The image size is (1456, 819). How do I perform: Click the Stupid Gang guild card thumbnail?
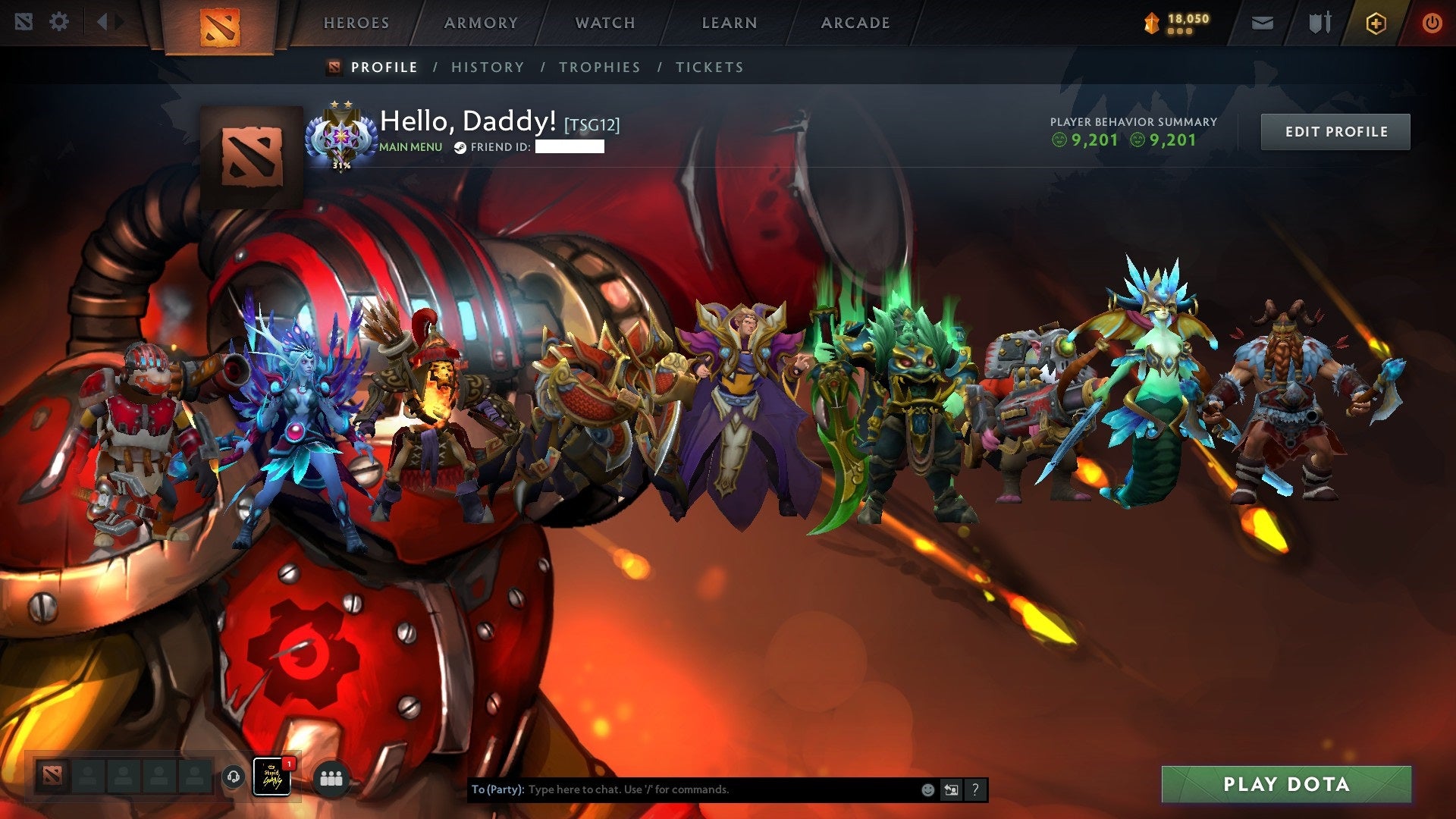point(271,778)
